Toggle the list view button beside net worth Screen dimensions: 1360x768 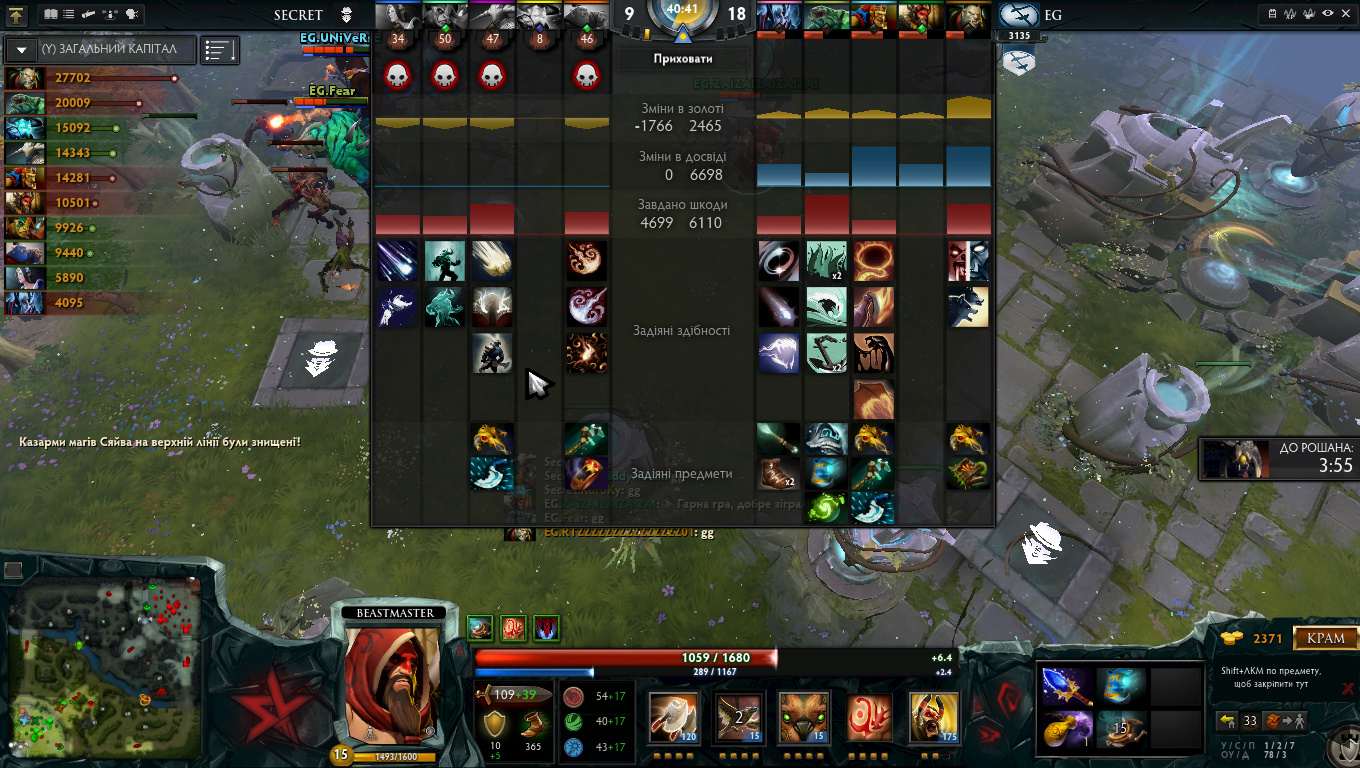pyautogui.click(x=219, y=50)
